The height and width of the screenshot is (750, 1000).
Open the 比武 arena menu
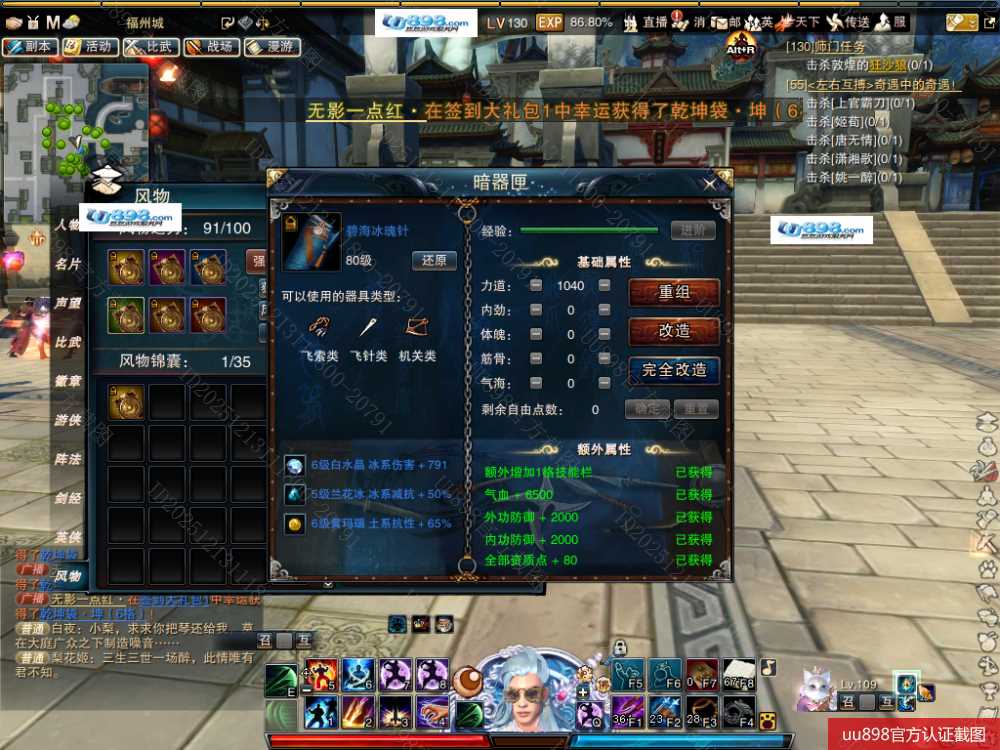coord(149,46)
